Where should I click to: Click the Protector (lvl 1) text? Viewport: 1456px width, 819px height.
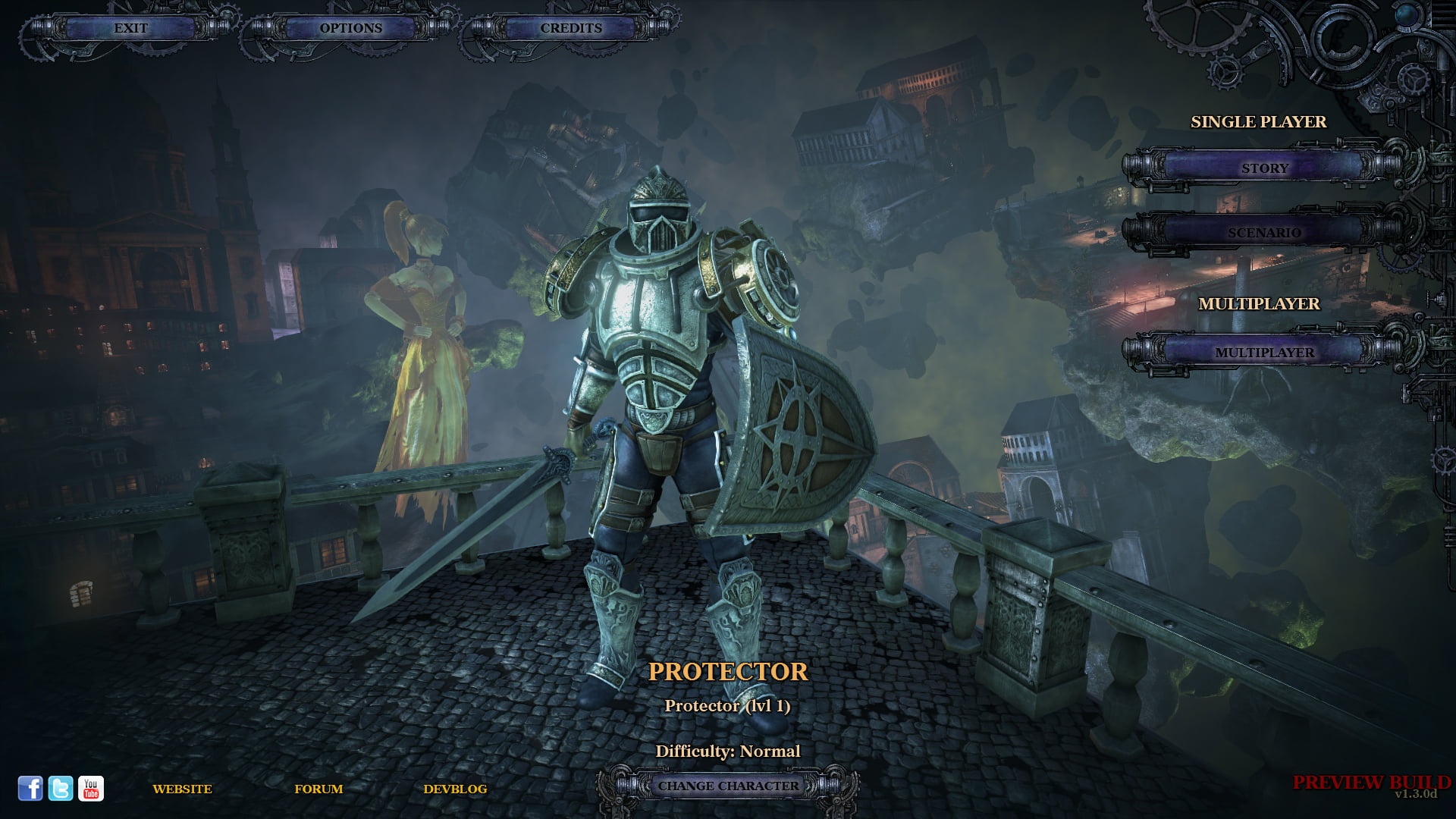pyautogui.click(x=727, y=705)
